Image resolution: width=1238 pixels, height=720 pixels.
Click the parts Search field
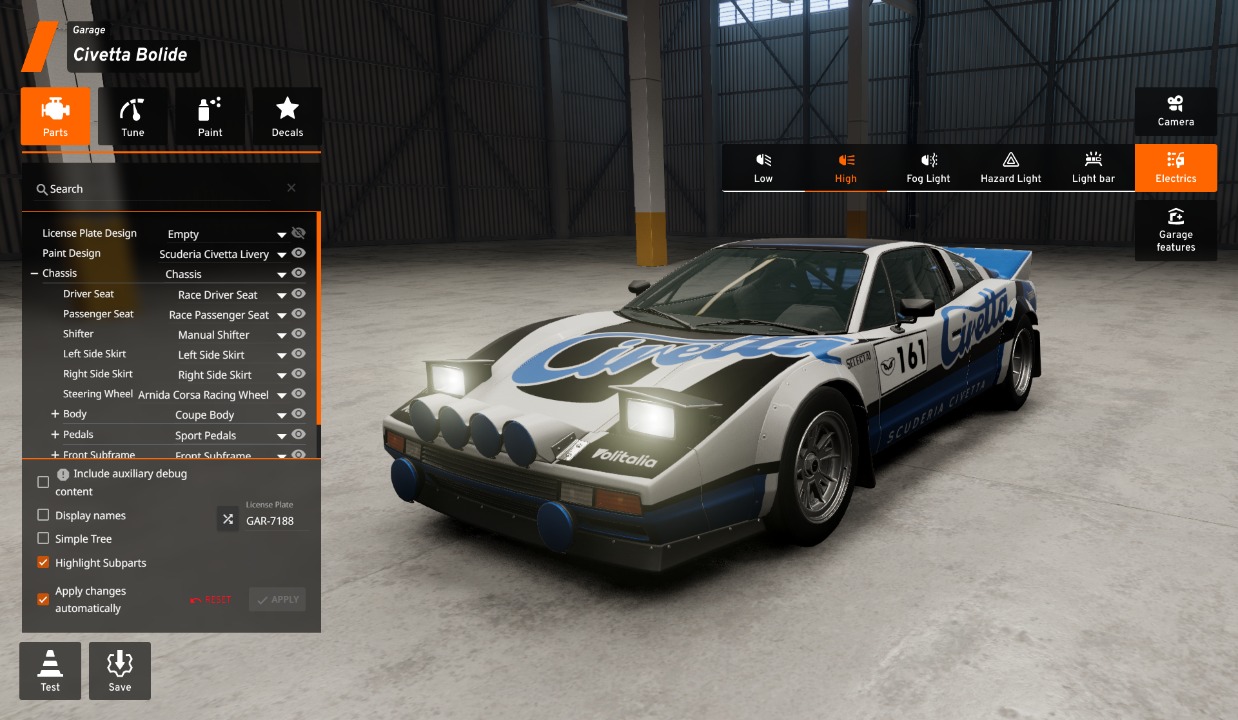pos(160,189)
